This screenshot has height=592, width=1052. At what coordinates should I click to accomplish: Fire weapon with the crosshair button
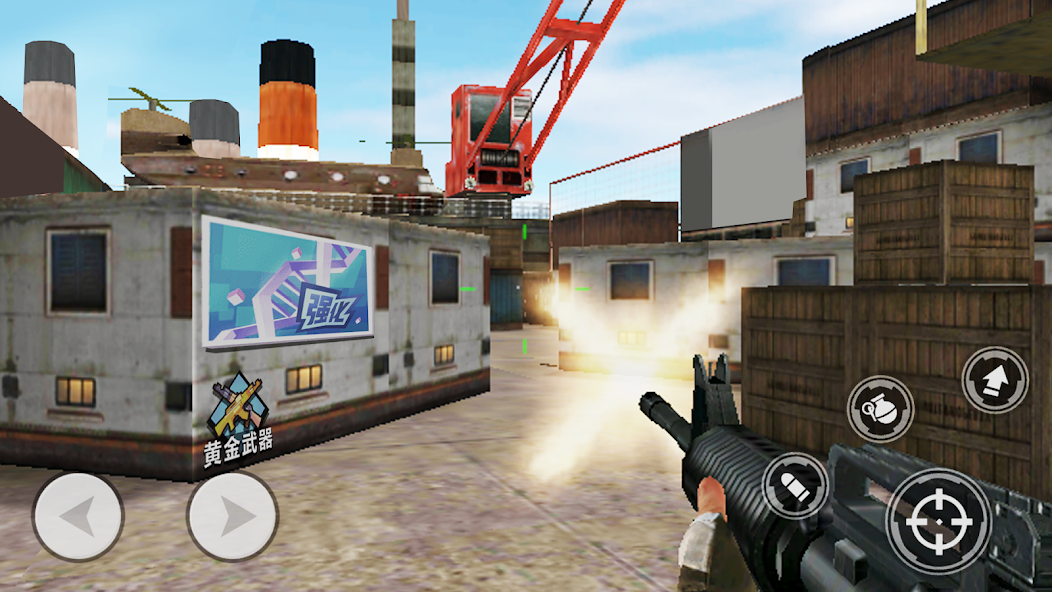(x=938, y=521)
